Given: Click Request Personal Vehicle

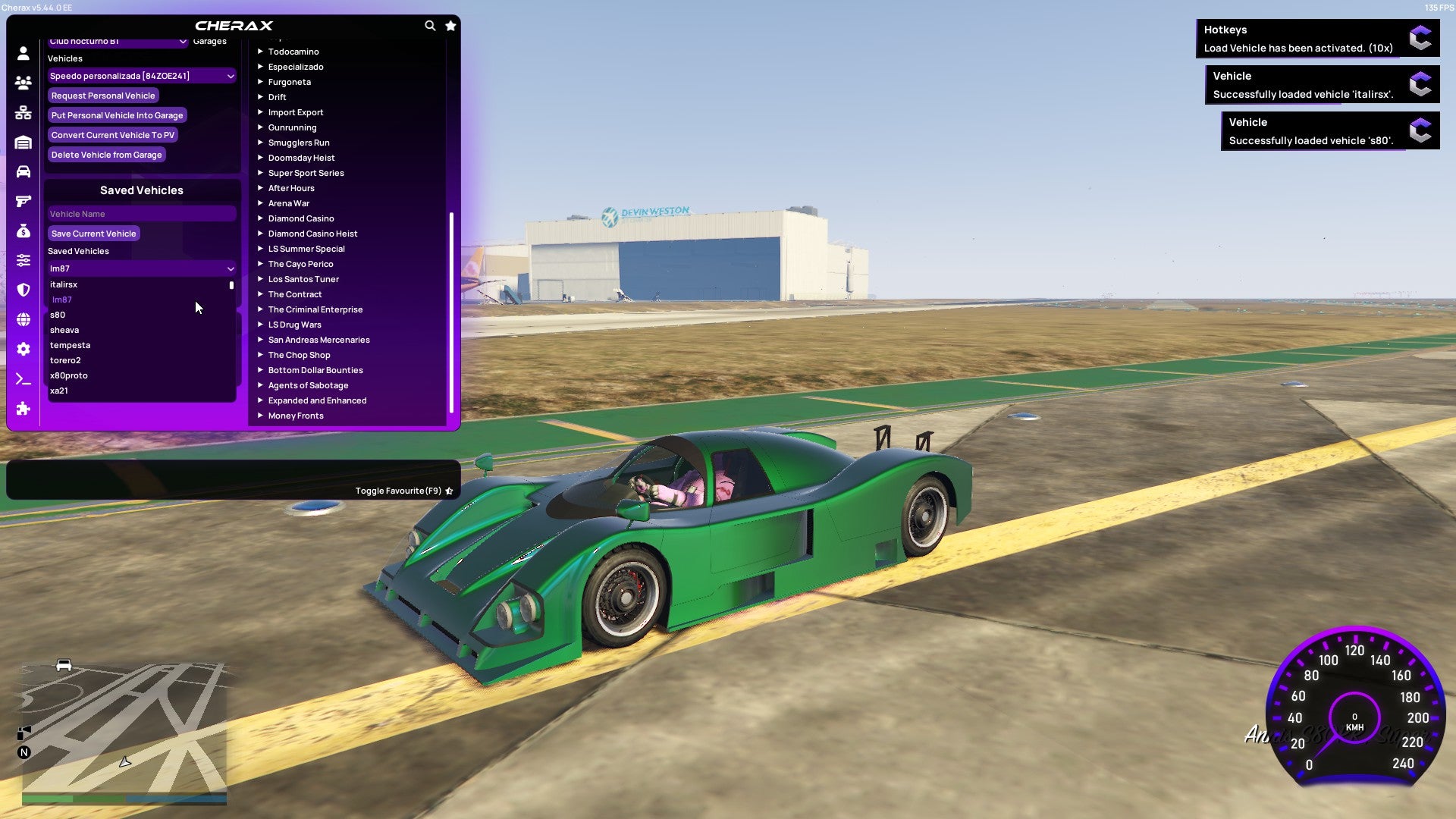Looking at the screenshot, I should click(103, 96).
